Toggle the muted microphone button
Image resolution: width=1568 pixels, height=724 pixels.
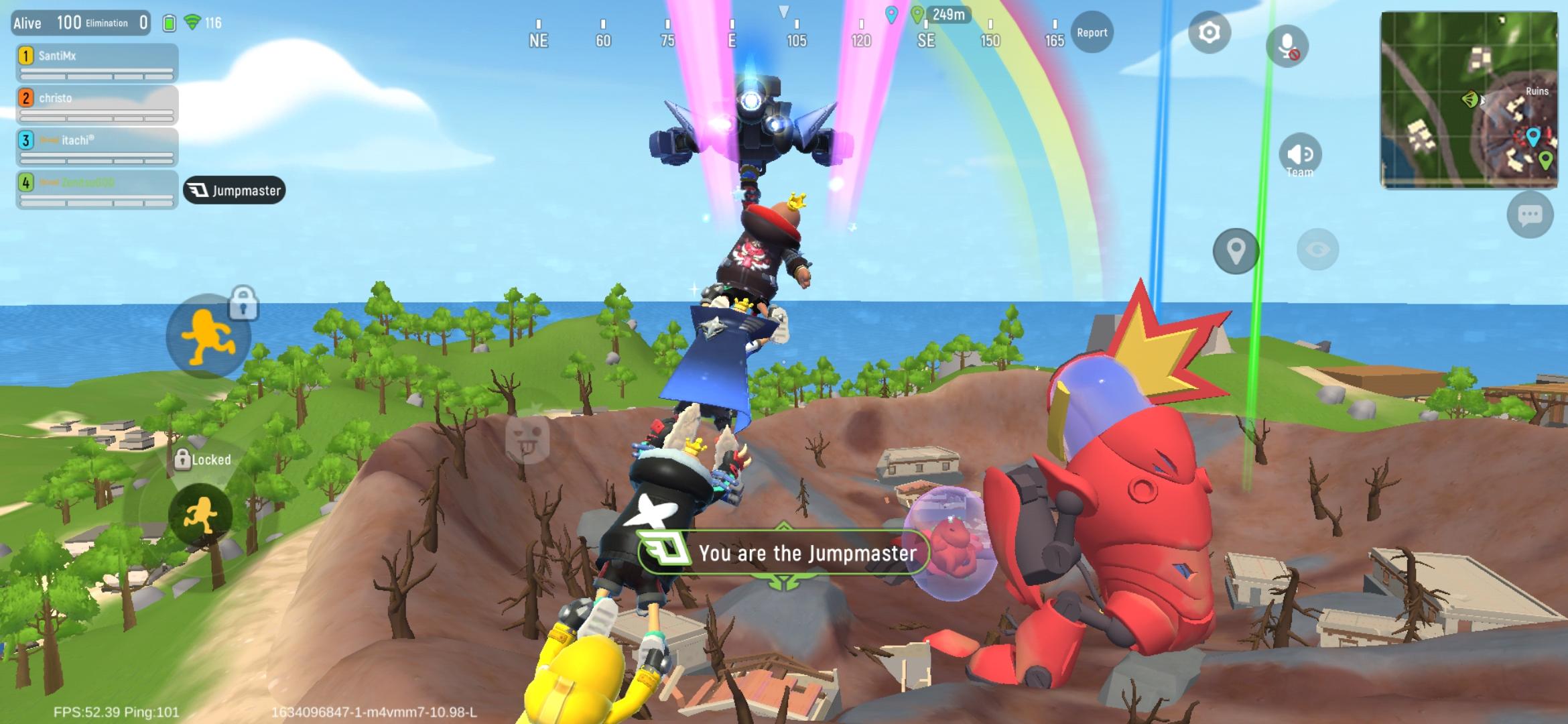(1287, 46)
